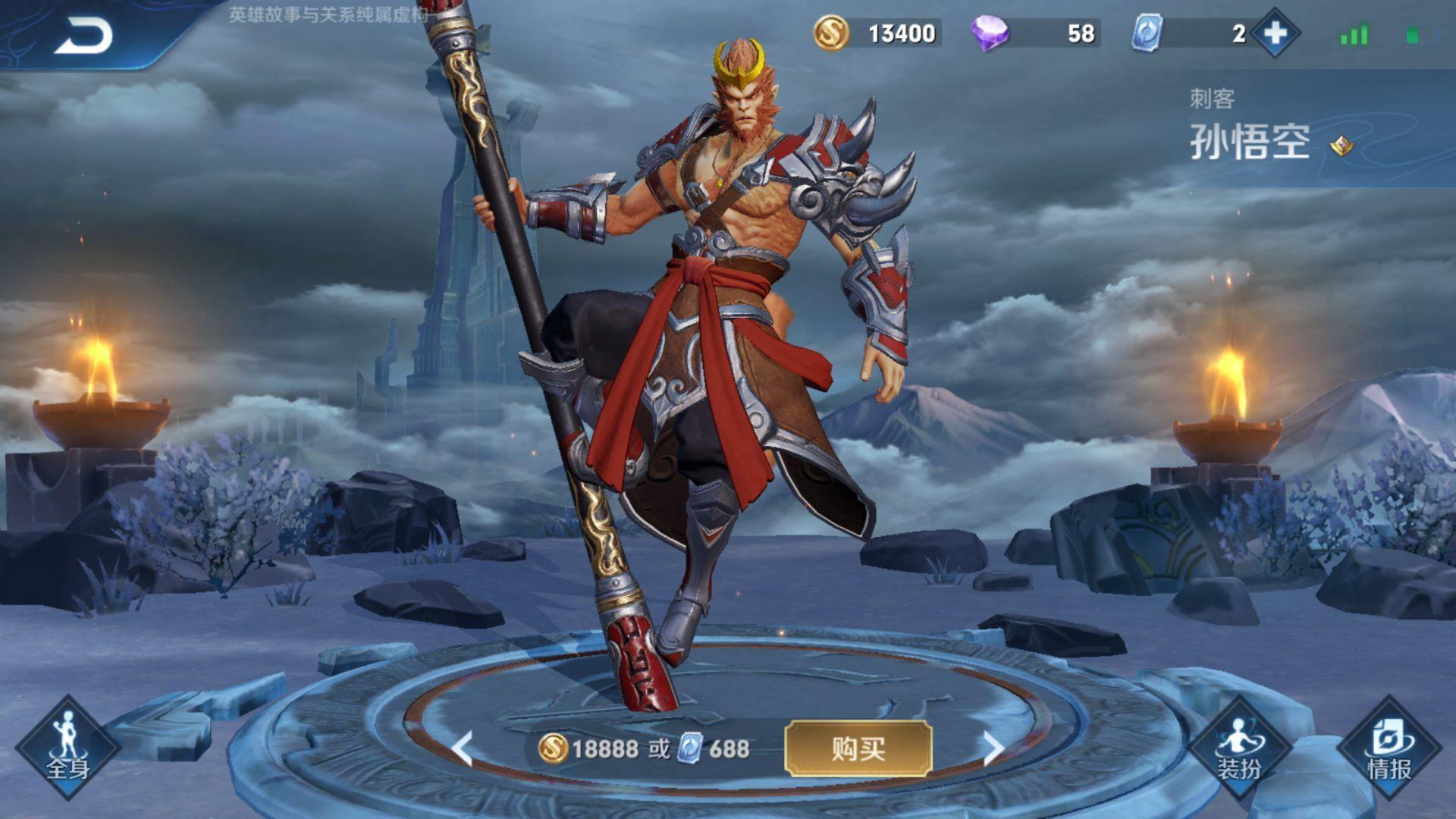1456x819 pixels.
Task: Click the gold badge beside 孙悟空
Action: coord(1341,145)
